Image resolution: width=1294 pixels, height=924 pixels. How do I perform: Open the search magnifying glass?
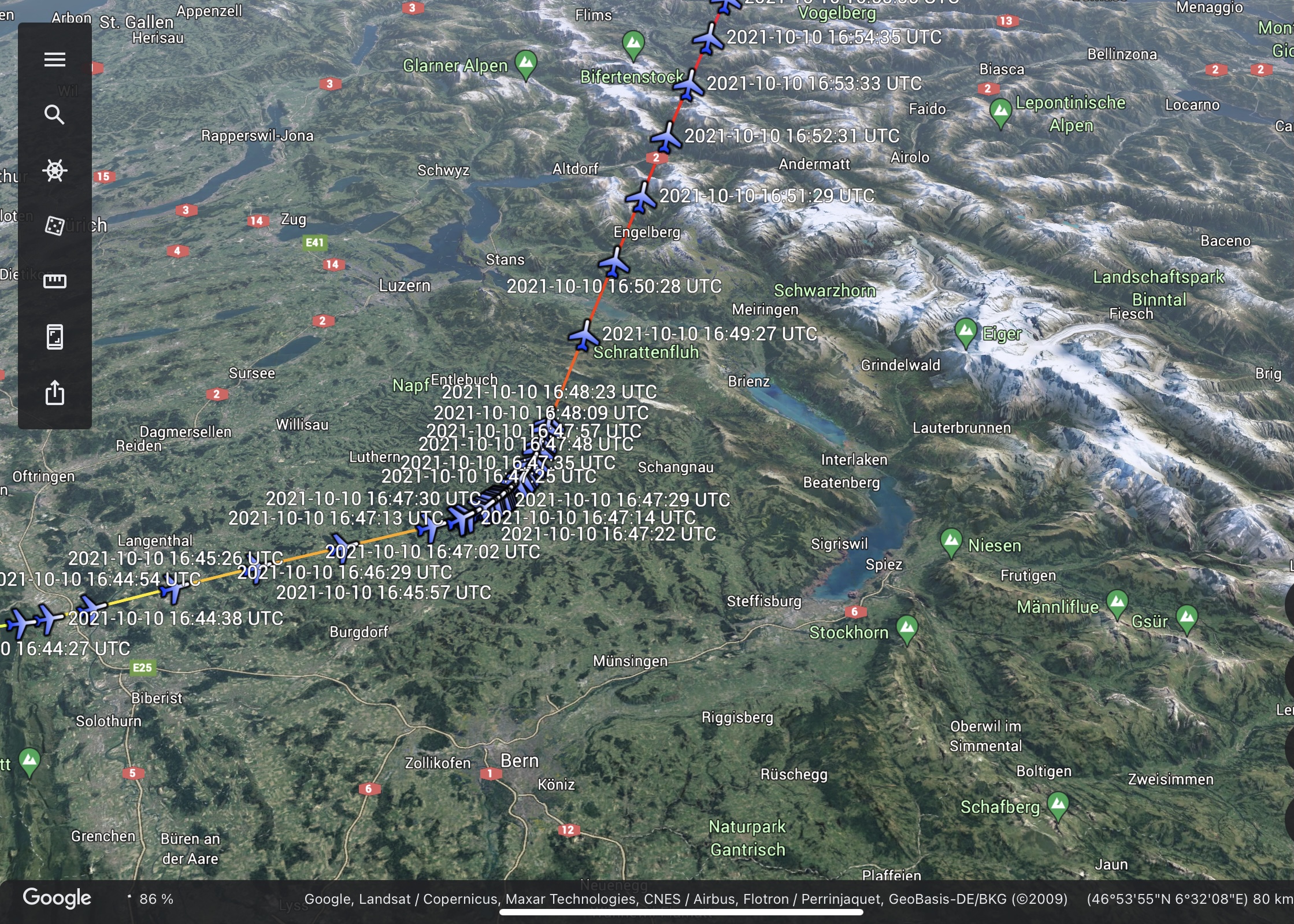(x=55, y=115)
